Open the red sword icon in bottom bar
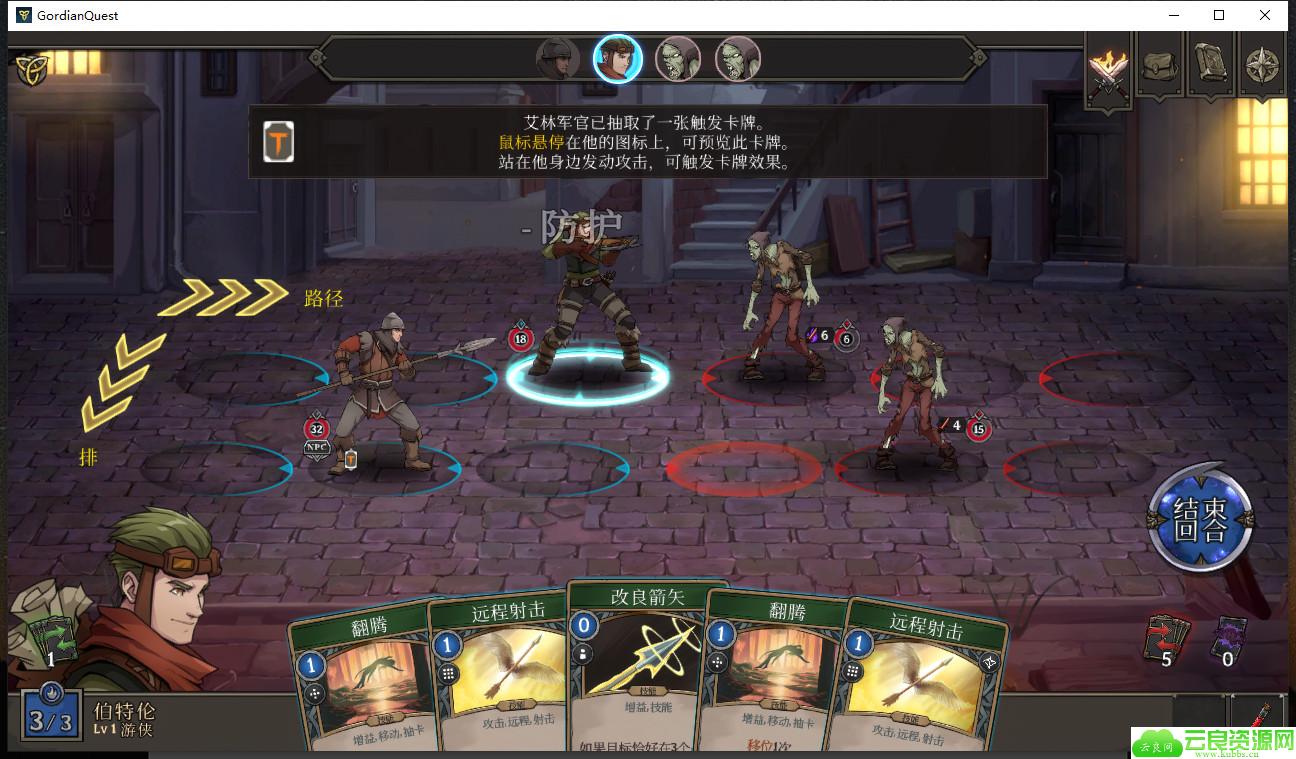The height and width of the screenshot is (759, 1296). [x=1260, y=720]
